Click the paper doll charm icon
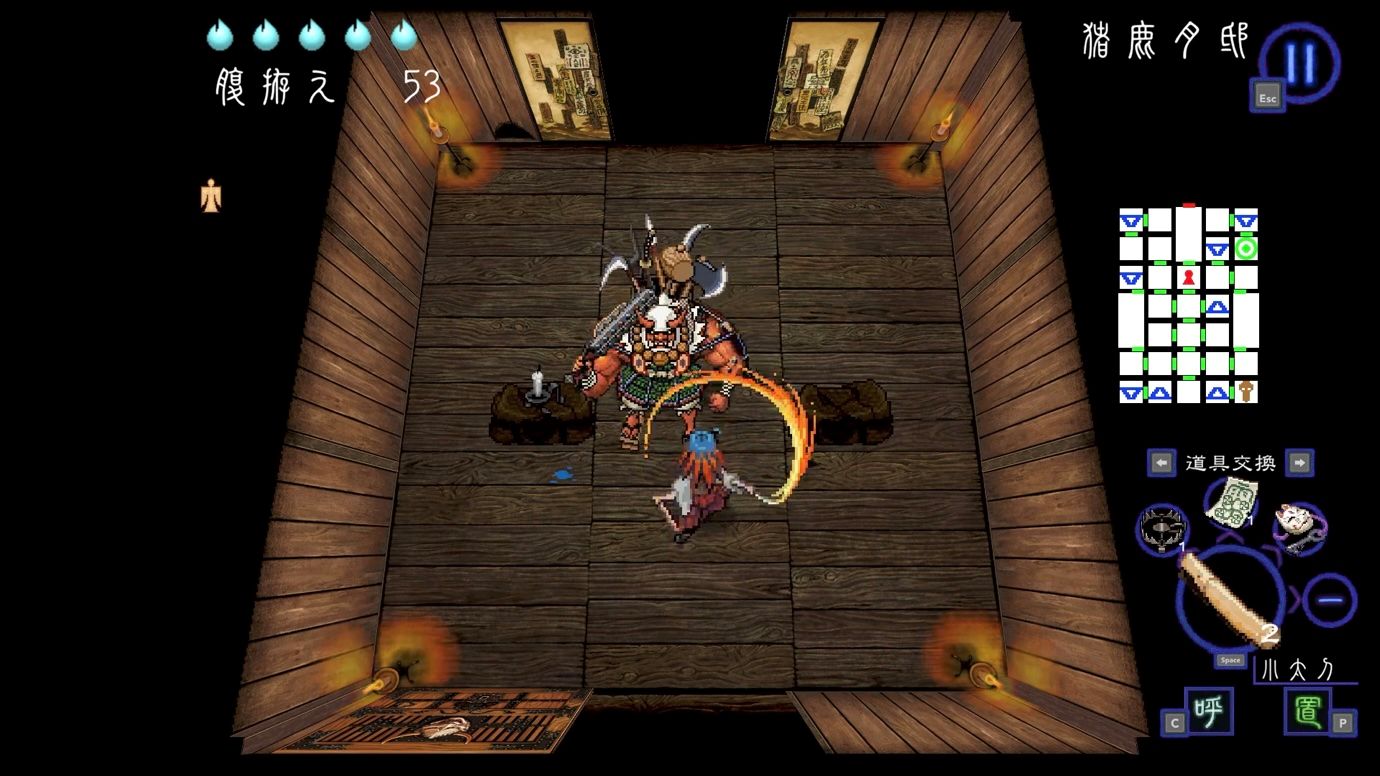This screenshot has height=776, width=1380. point(211,196)
